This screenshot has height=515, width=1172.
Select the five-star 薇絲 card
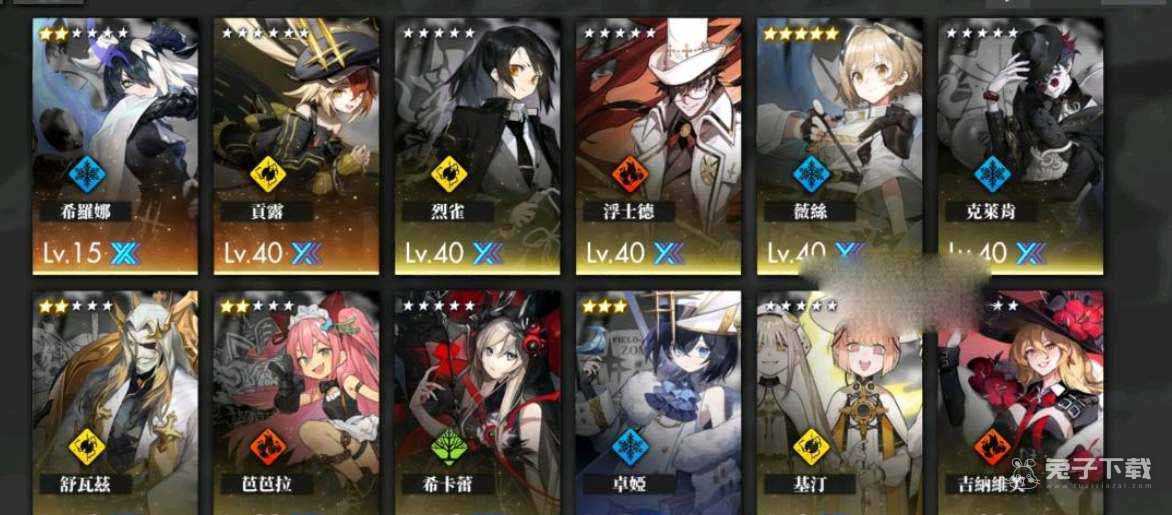(839, 145)
